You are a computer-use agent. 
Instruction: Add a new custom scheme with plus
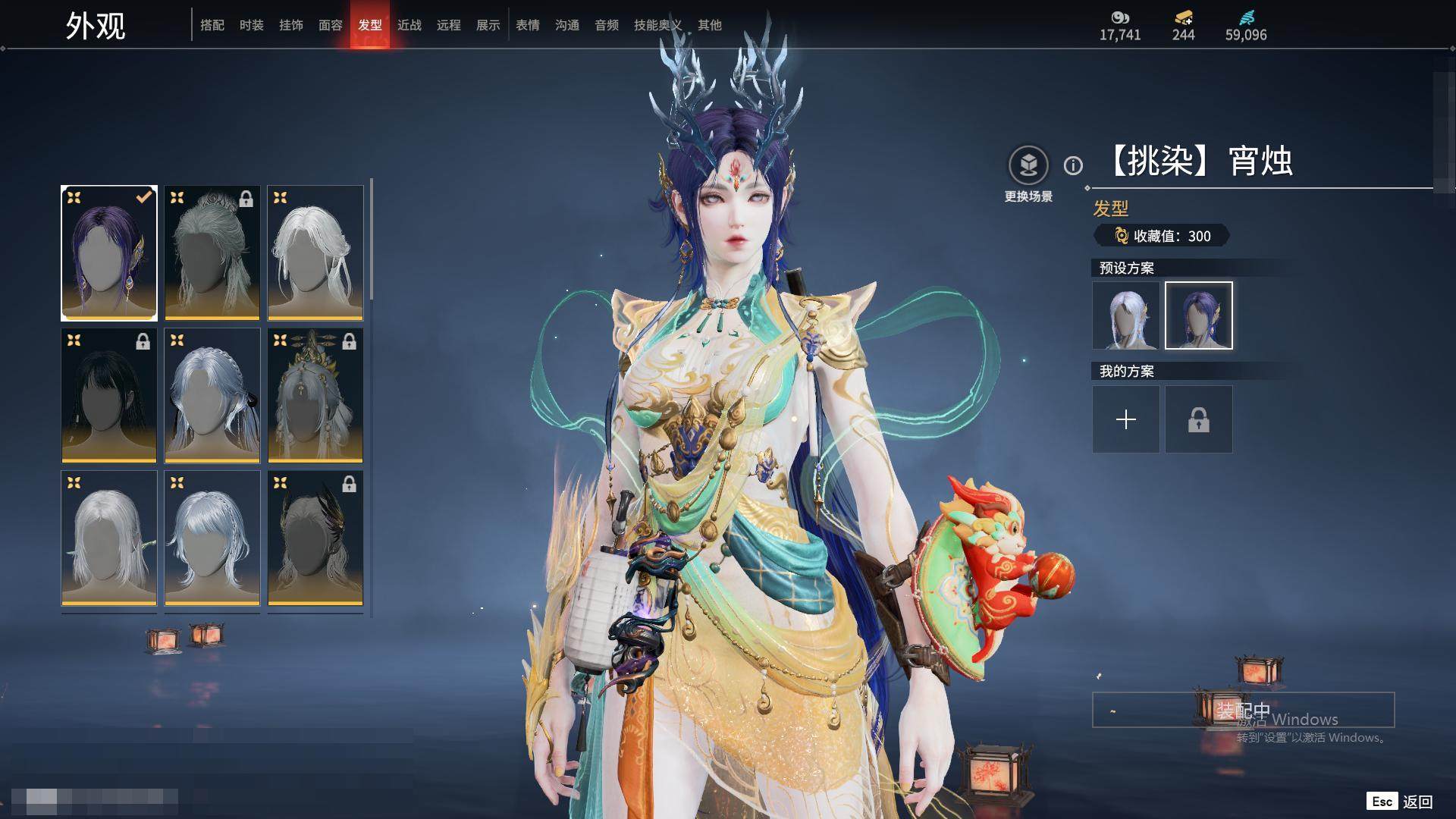point(1126,419)
